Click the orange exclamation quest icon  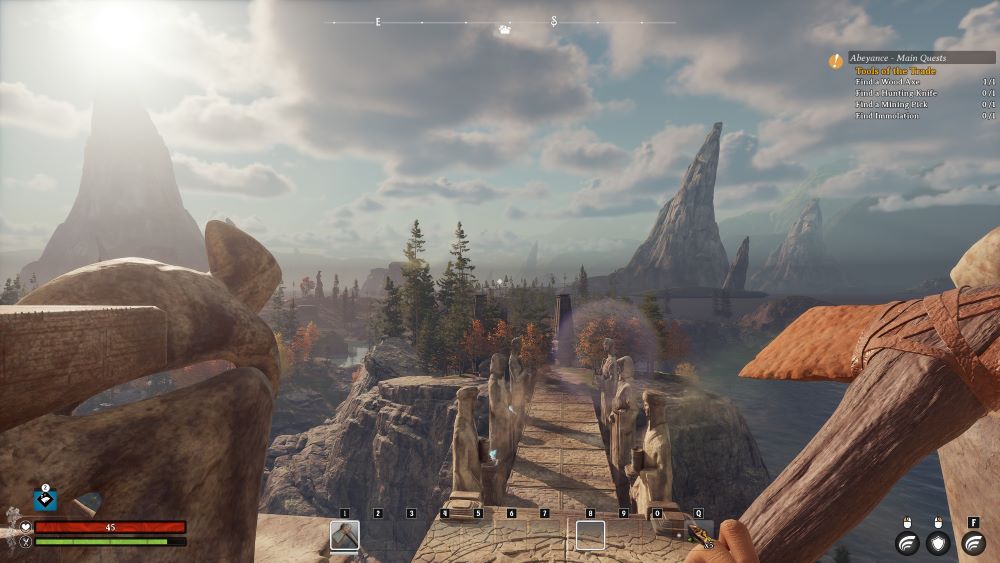click(x=836, y=61)
